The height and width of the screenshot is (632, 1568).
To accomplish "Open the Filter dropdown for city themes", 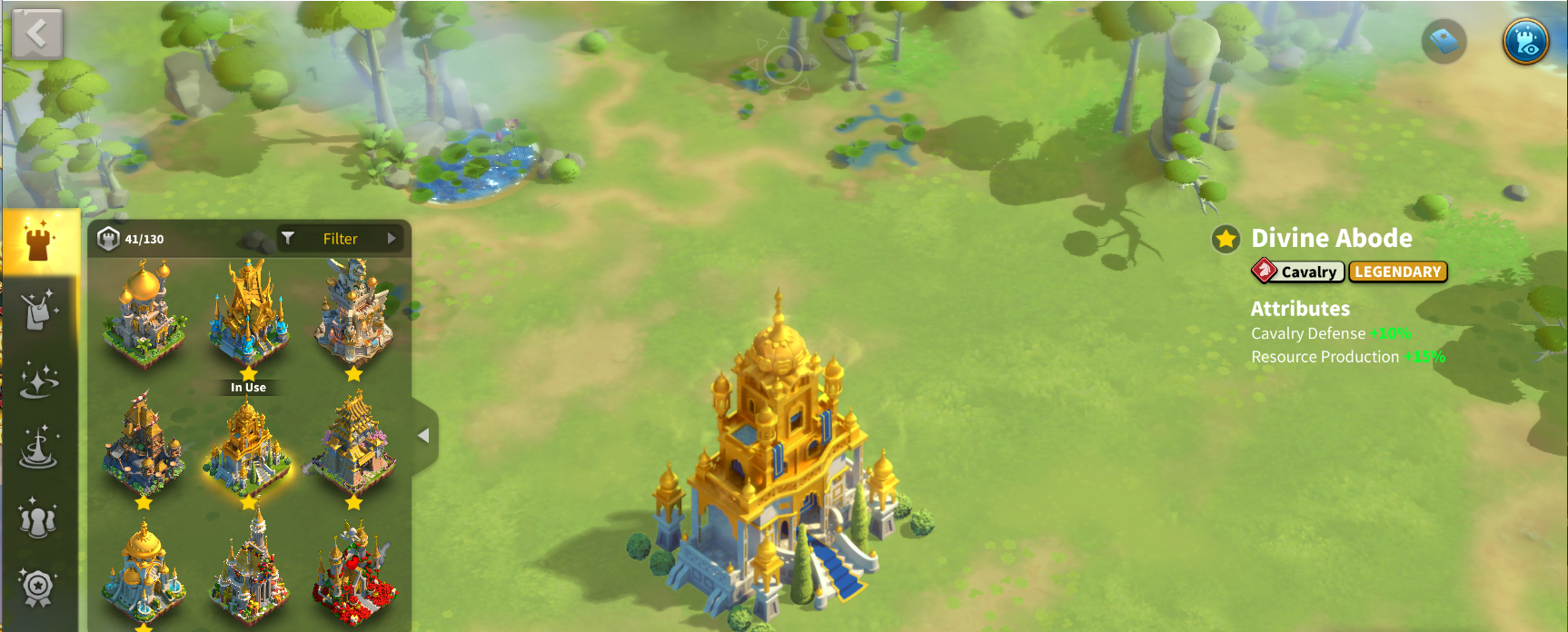I will click(x=341, y=239).
